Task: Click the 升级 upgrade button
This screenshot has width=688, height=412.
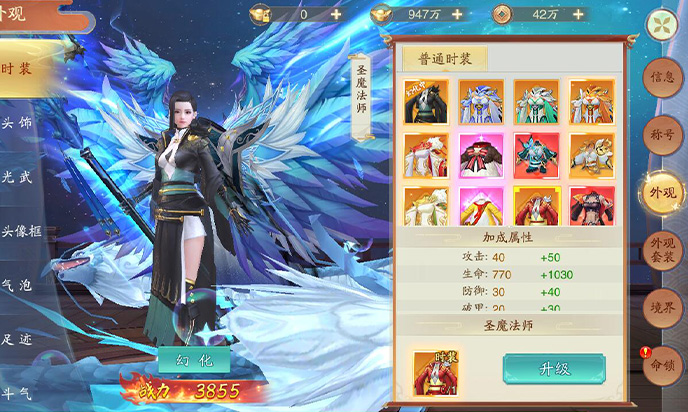Action: pyautogui.click(x=553, y=368)
